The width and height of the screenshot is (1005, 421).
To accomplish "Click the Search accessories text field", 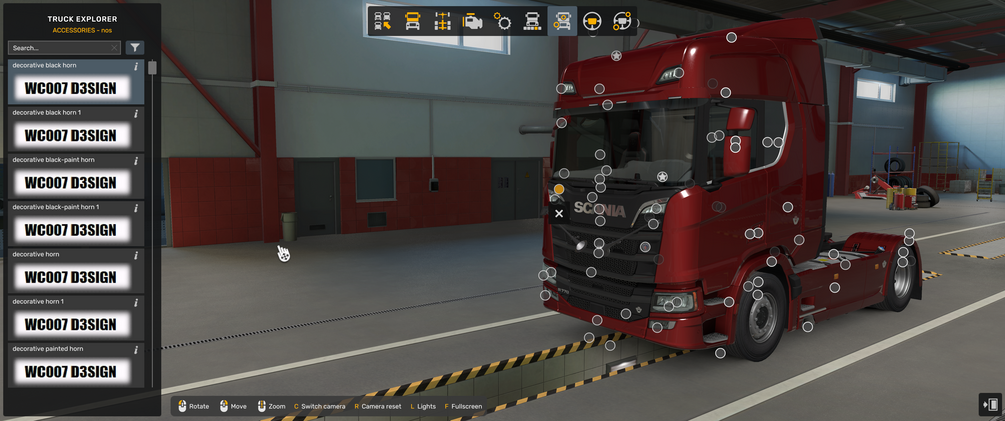I will tap(62, 47).
